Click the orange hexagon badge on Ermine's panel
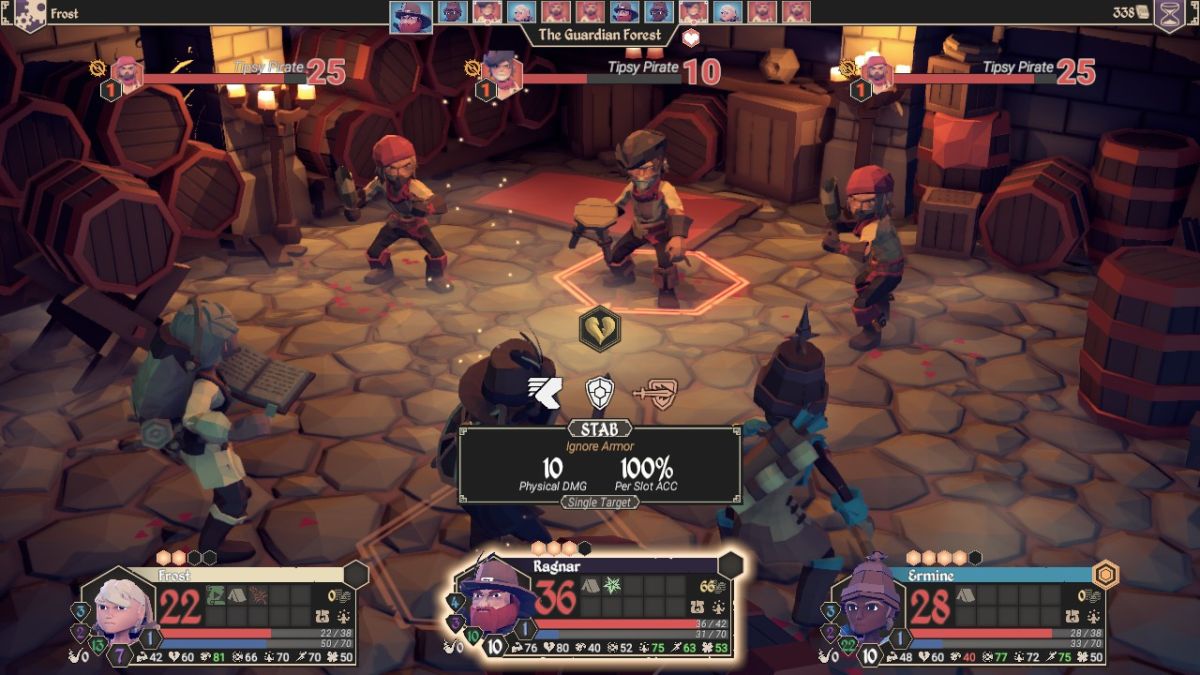 pos(1104,574)
